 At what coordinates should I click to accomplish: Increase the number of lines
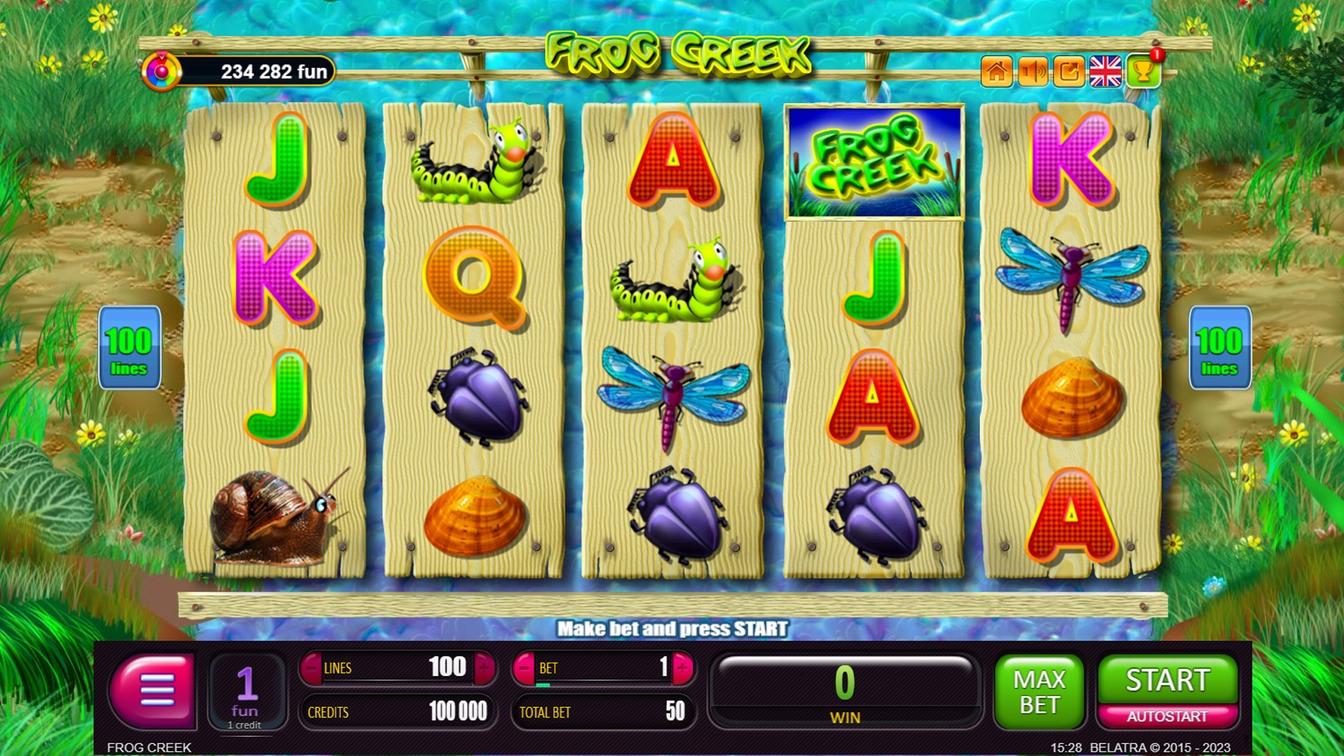tap(485, 668)
